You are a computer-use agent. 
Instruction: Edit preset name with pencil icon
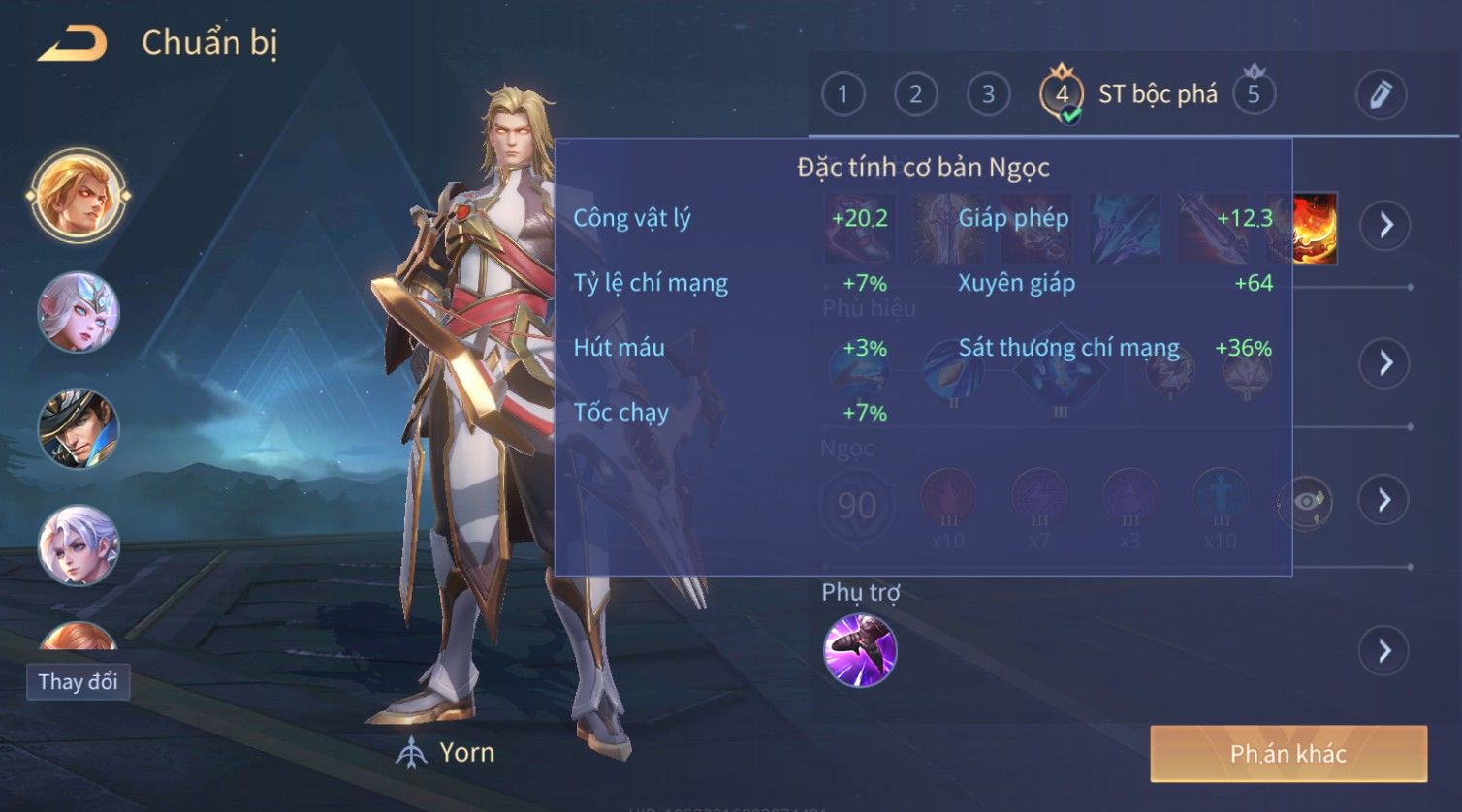1381,94
